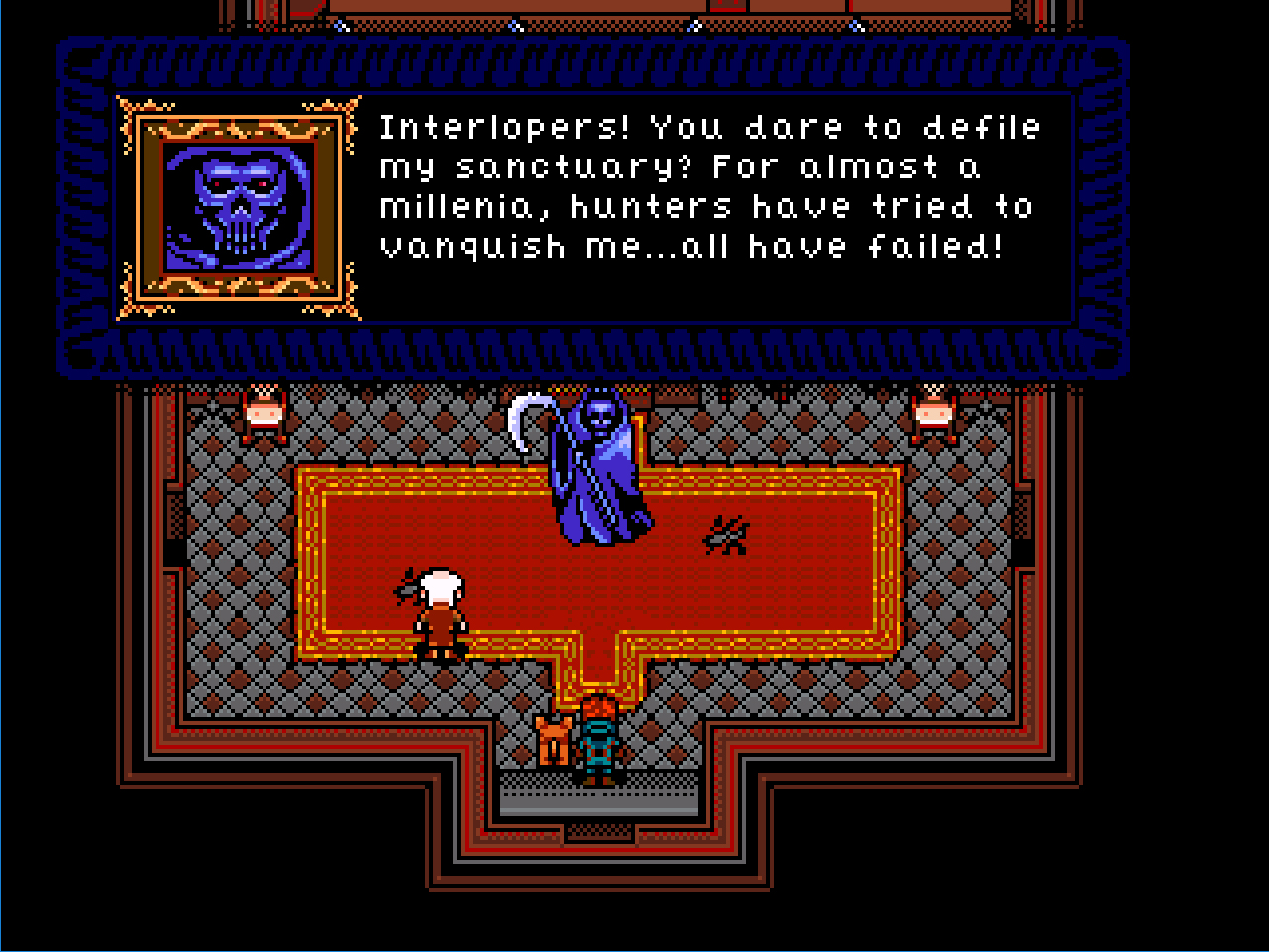Select the orange dog companion

pyautogui.click(x=552, y=738)
